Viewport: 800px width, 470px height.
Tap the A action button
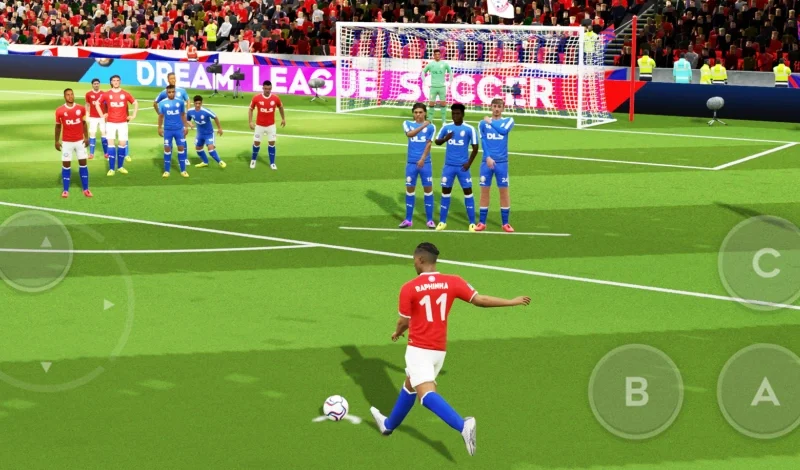pos(764,391)
